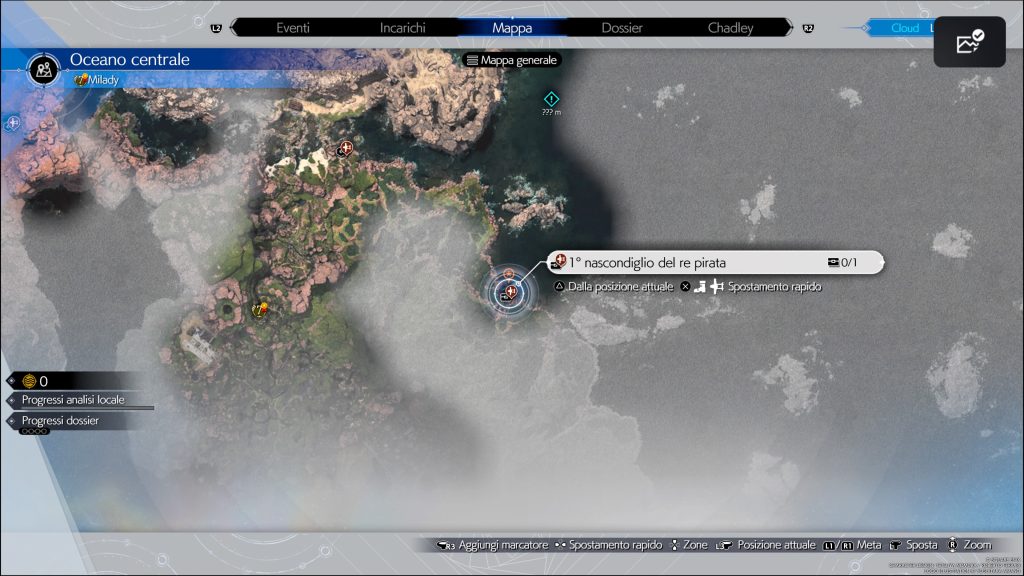Open the screenshot capture overlay icon

(969, 42)
